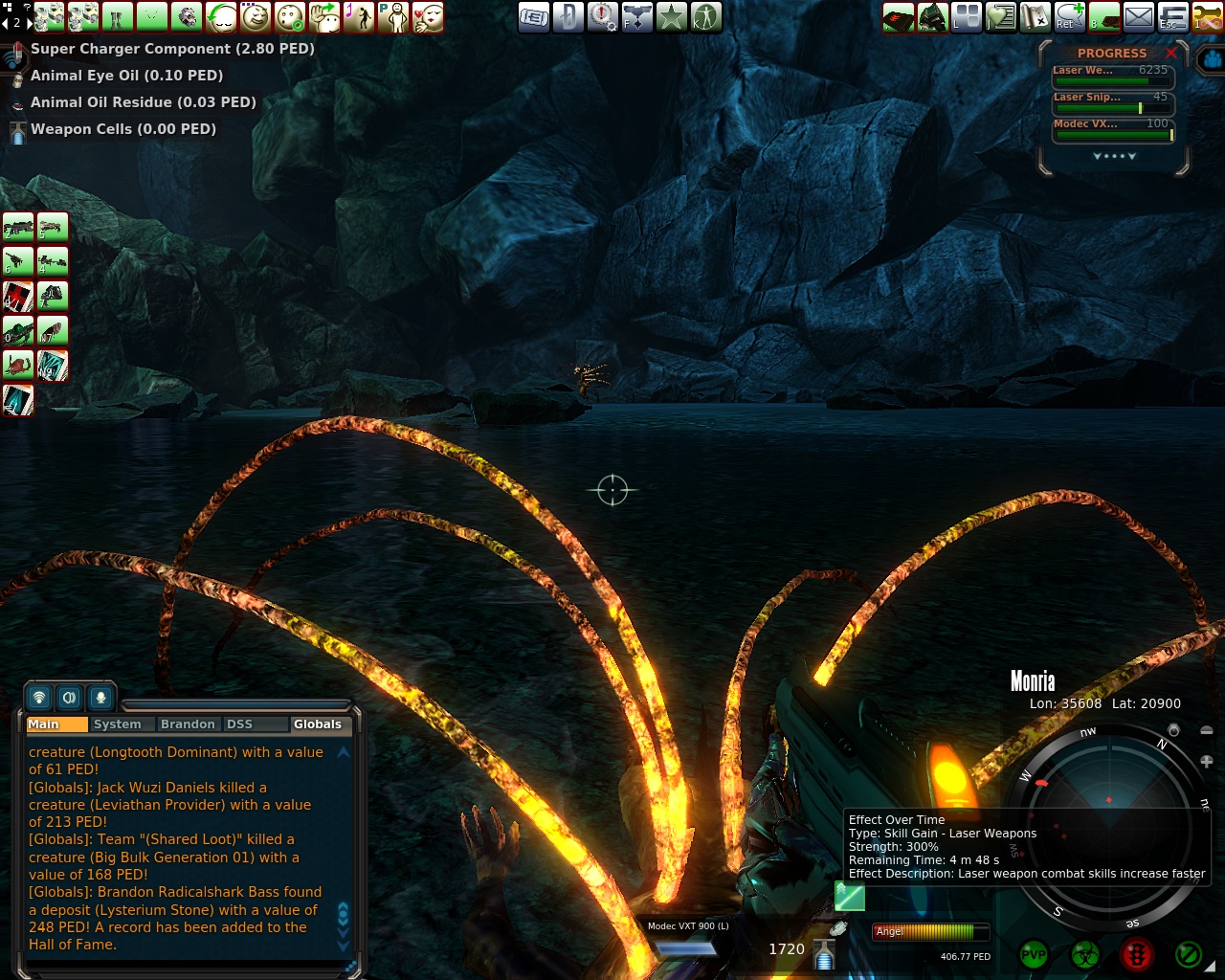This screenshot has height=980, width=1225.
Task: Open the Globals chat tab
Action: pyautogui.click(x=317, y=724)
